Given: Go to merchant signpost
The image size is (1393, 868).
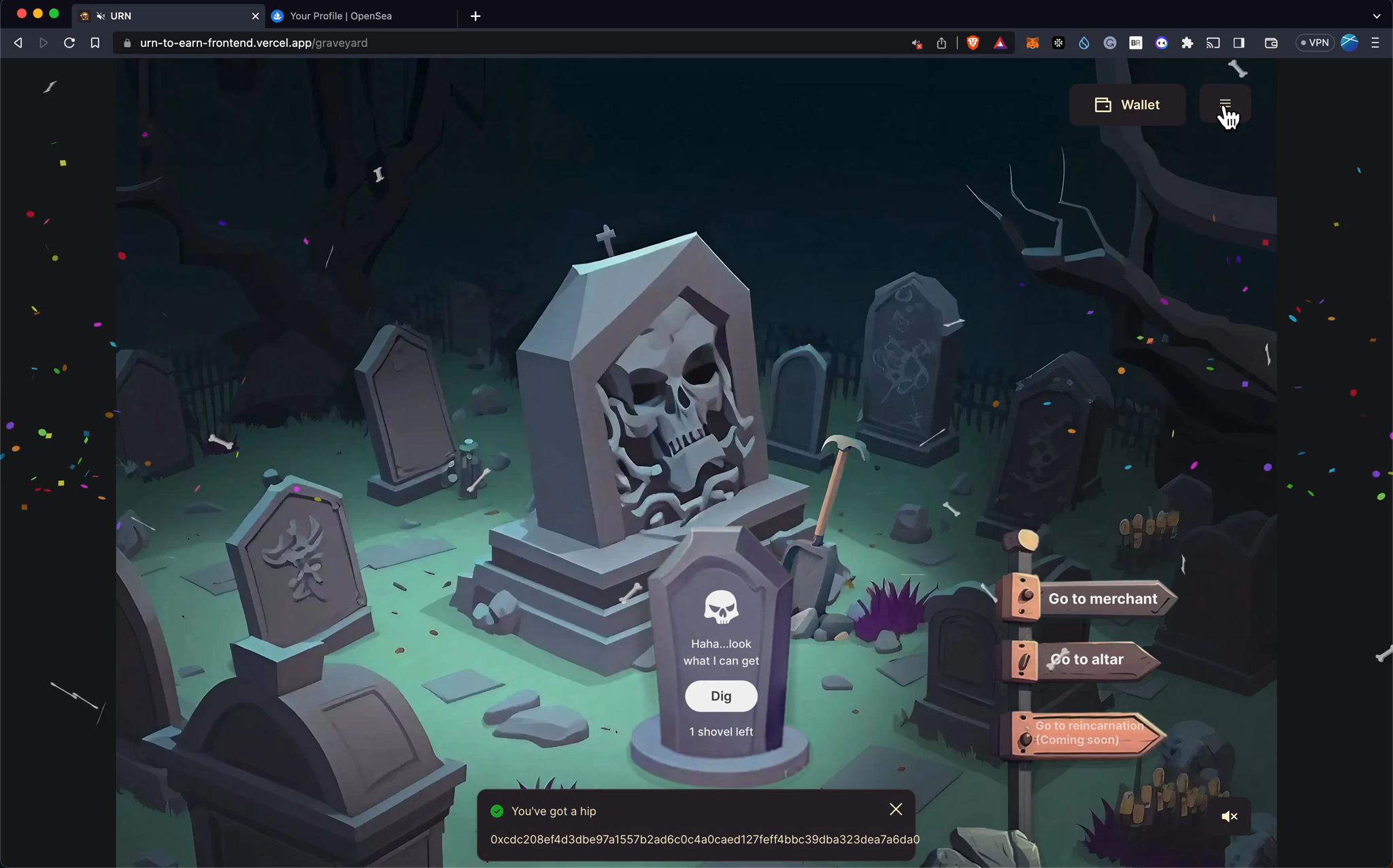Looking at the screenshot, I should click(x=1102, y=599).
